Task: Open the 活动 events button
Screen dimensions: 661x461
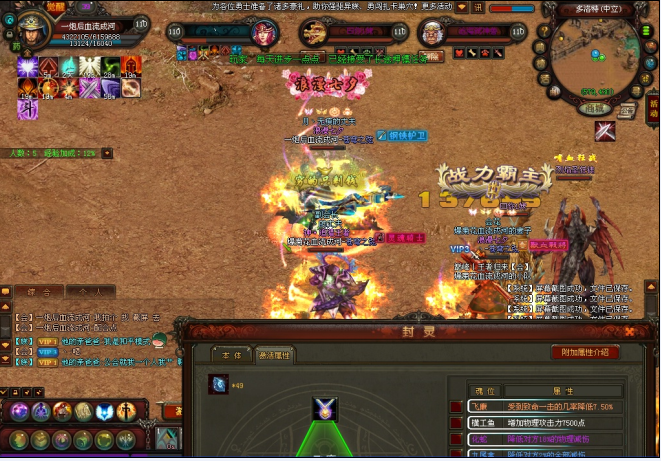Action: coord(653,102)
